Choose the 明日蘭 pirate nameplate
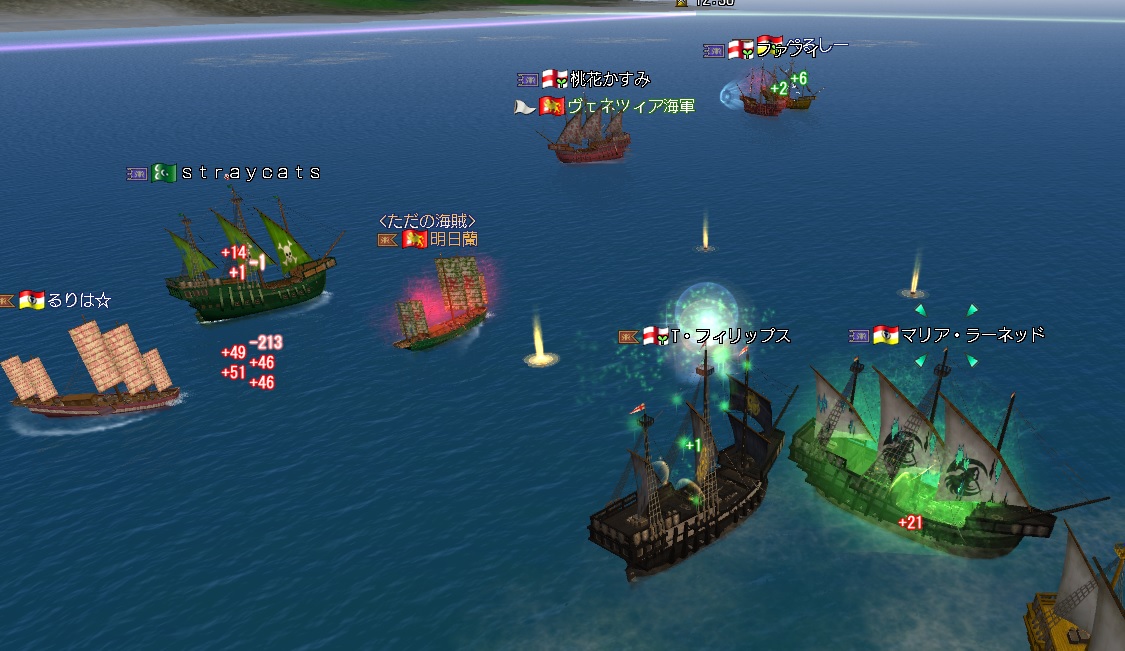This screenshot has height=651, width=1125. [x=453, y=239]
